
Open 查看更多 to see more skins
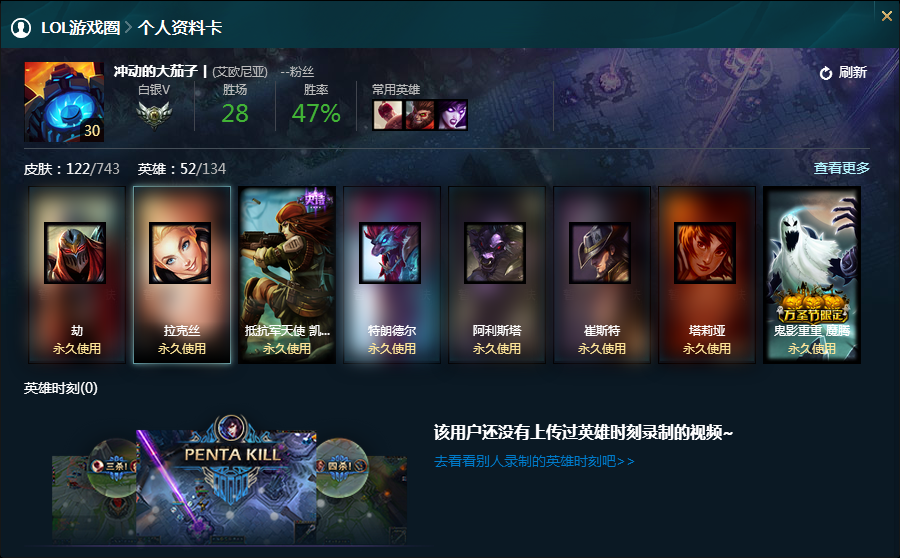click(x=841, y=168)
